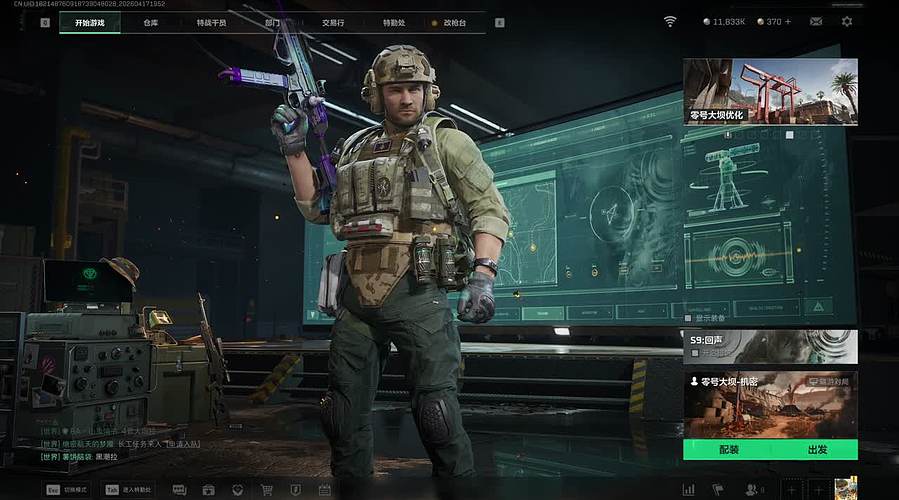Open the bar chart statistics icon
Viewport: 899px width, 500px height.
tap(688, 490)
